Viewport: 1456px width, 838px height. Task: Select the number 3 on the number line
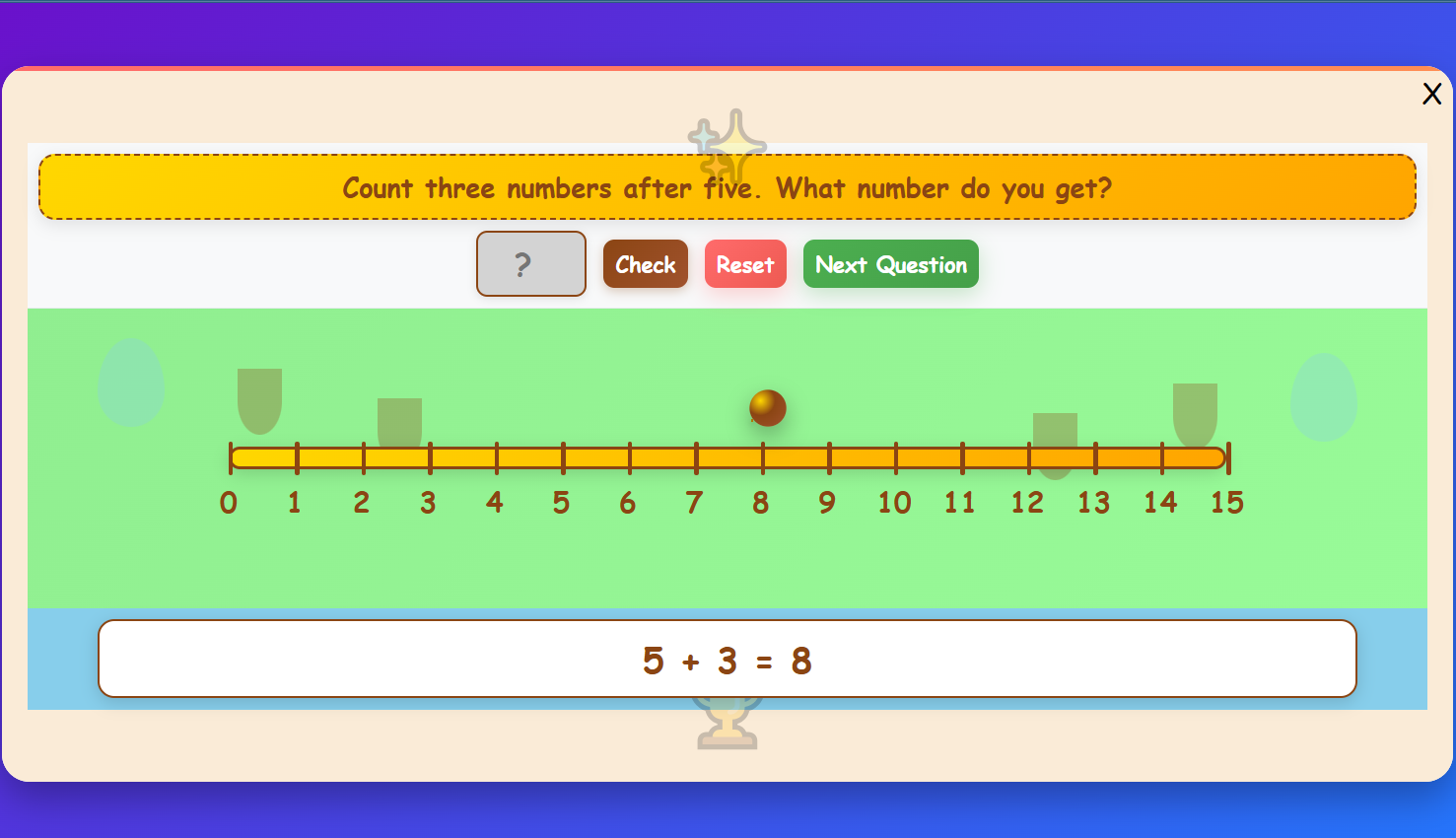[x=428, y=503]
